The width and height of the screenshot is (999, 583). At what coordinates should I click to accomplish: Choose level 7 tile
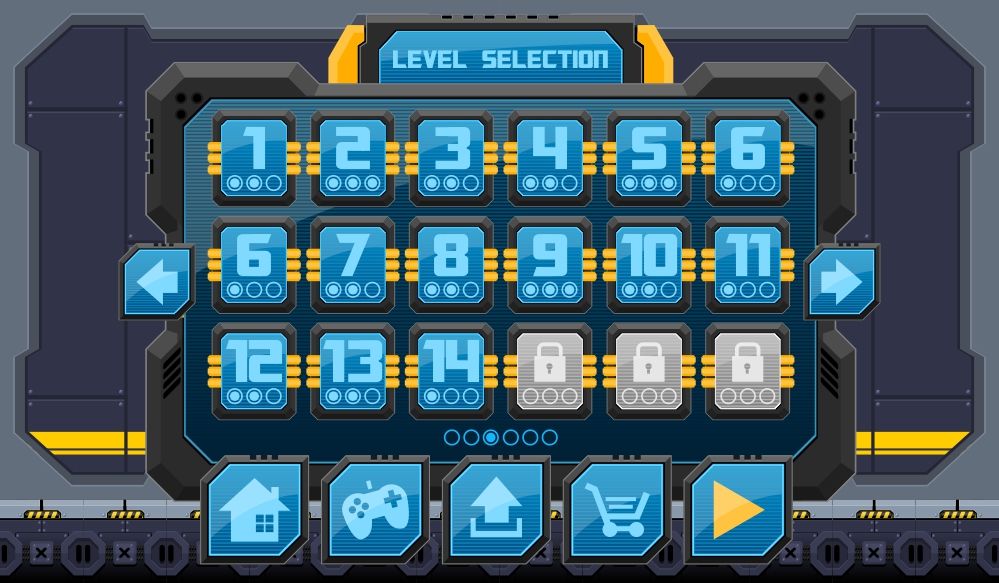352,264
